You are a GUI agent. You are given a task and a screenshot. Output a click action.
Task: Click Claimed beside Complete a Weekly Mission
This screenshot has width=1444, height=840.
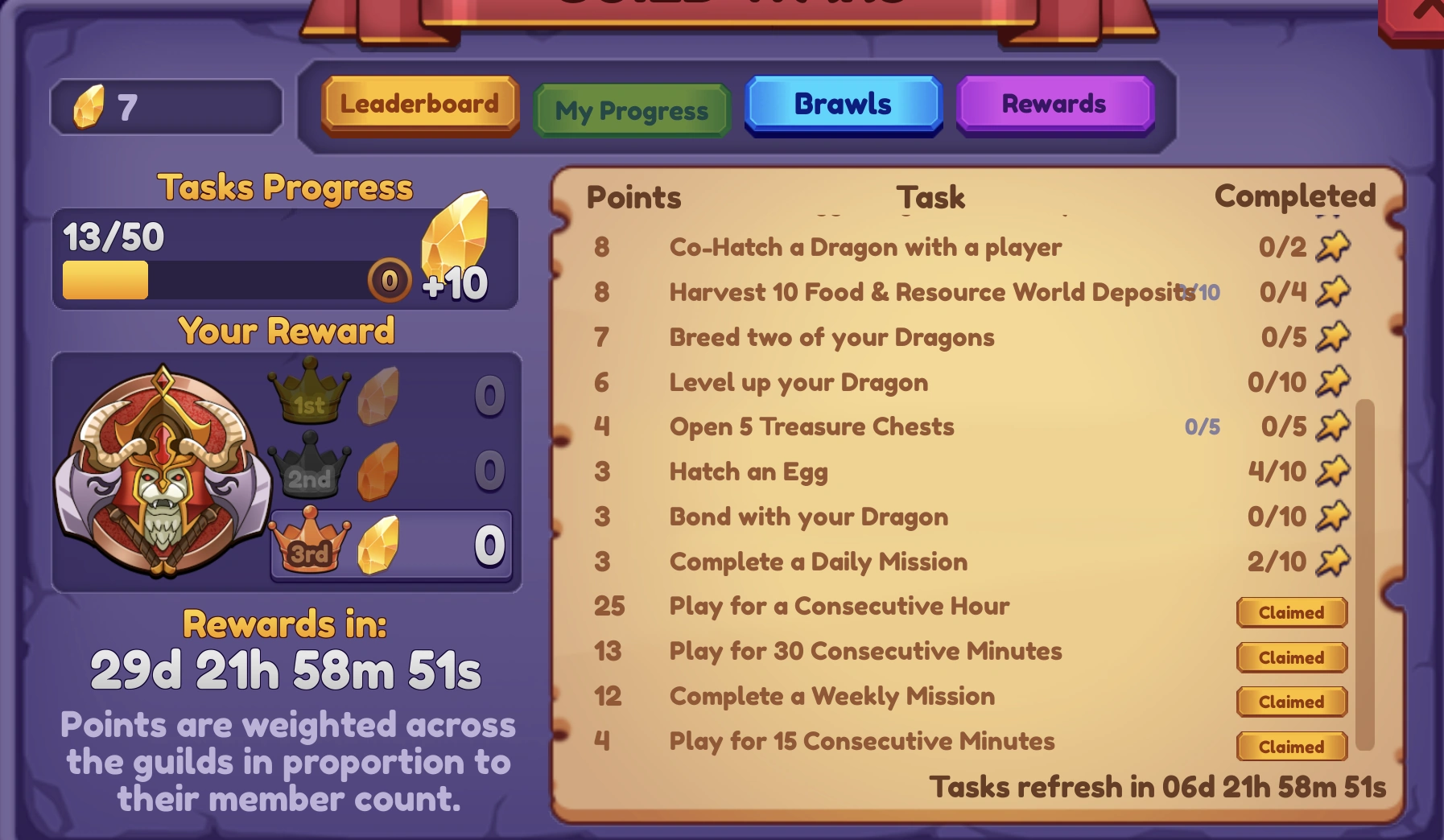[x=1291, y=702]
